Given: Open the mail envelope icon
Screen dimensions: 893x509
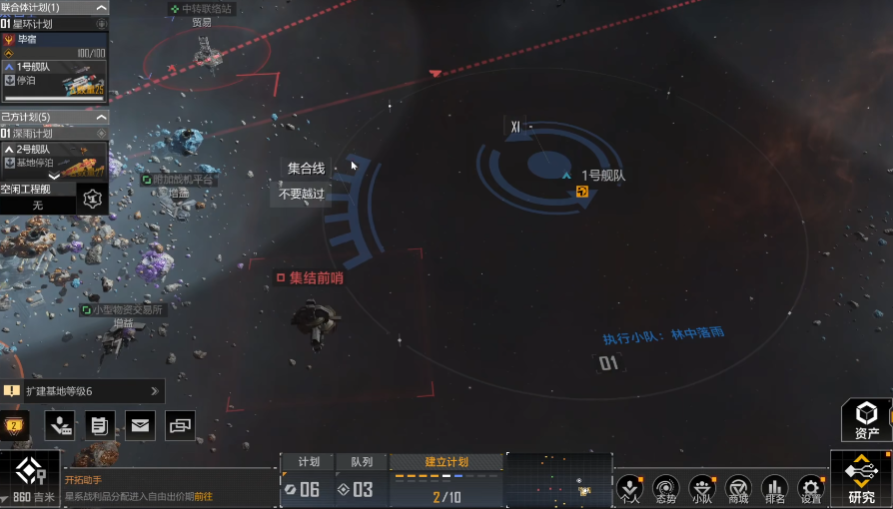Looking at the screenshot, I should pyautogui.click(x=140, y=425).
